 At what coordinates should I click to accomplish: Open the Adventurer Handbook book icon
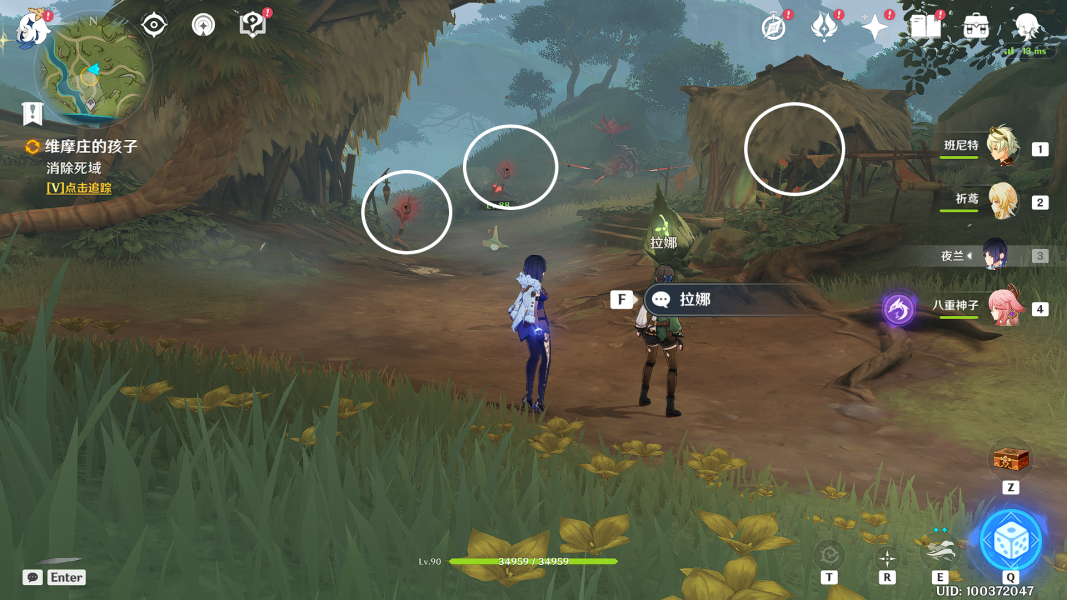tap(925, 27)
